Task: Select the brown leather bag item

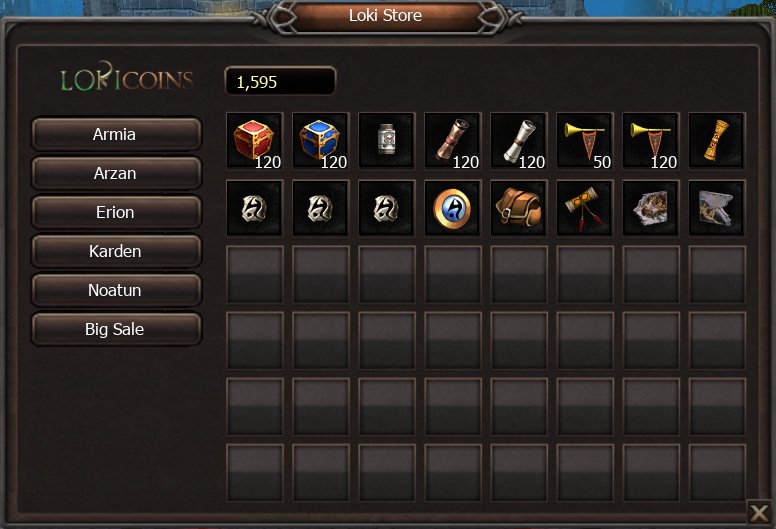Action: click(518, 208)
